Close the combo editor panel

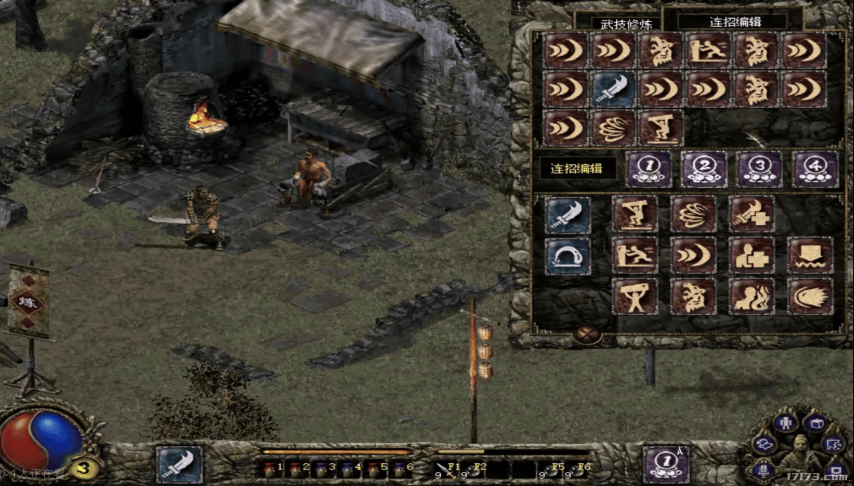point(588,335)
